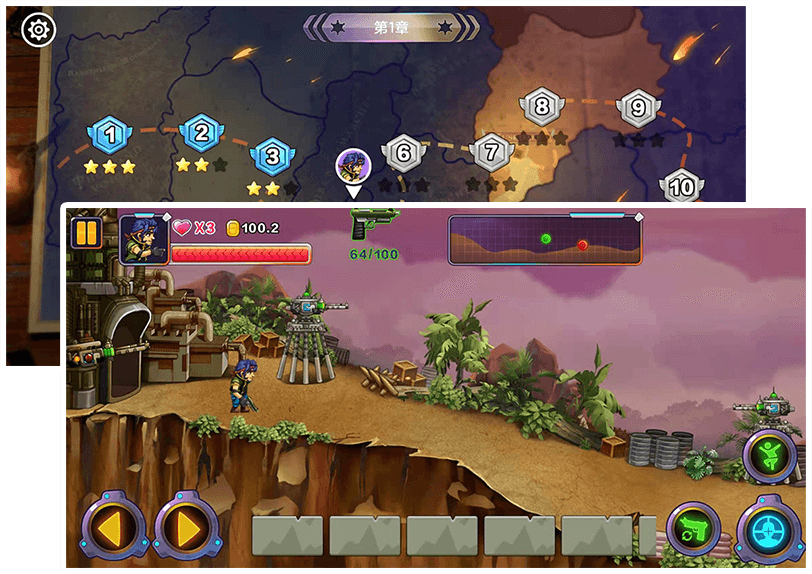Choose level 2 on the chapter map
Image resolution: width=812 pixels, height=574 pixels.
pyautogui.click(x=201, y=131)
